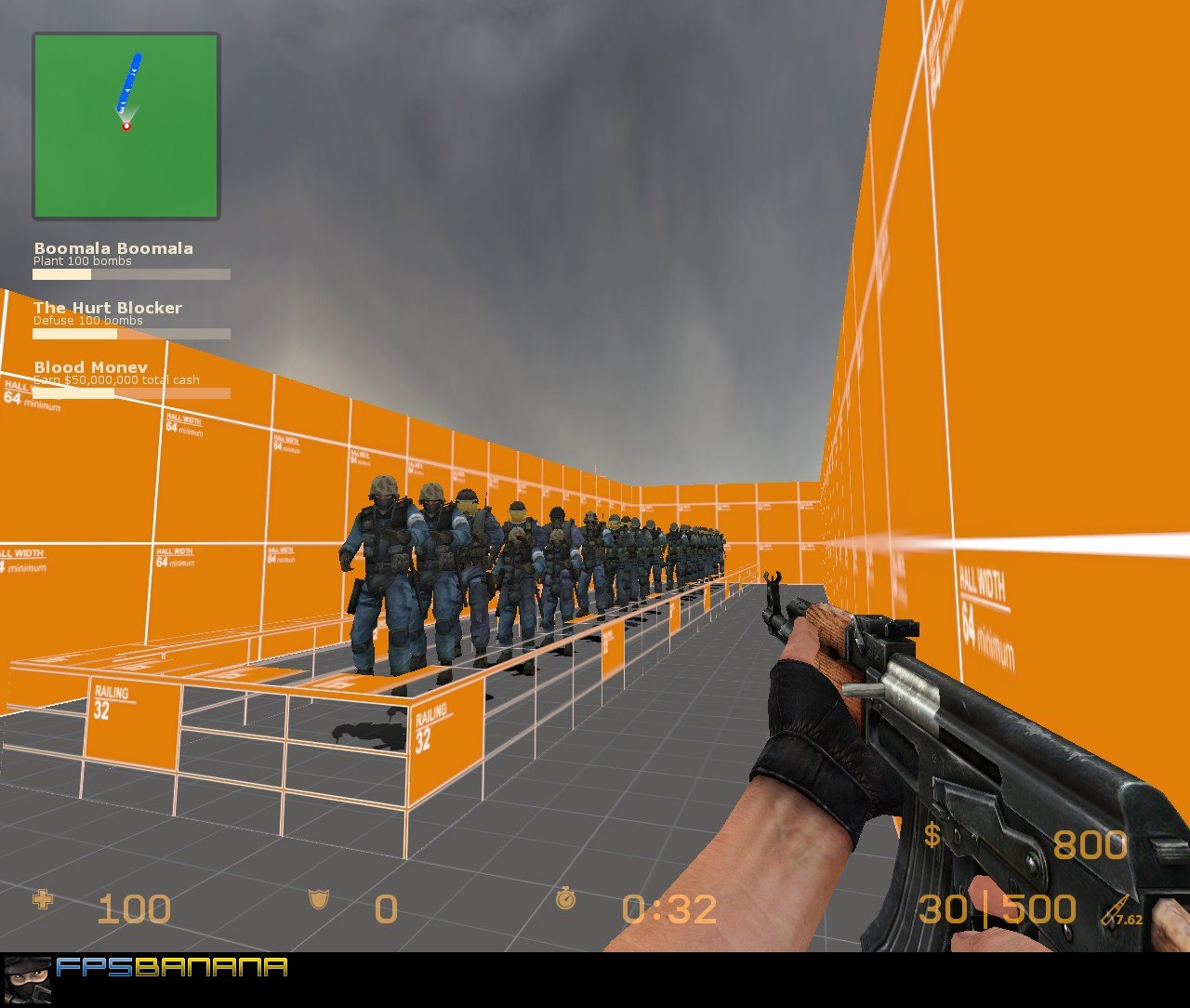Click the dollar sign money icon
Viewport: 1190px width, 1008px height.
(x=931, y=836)
